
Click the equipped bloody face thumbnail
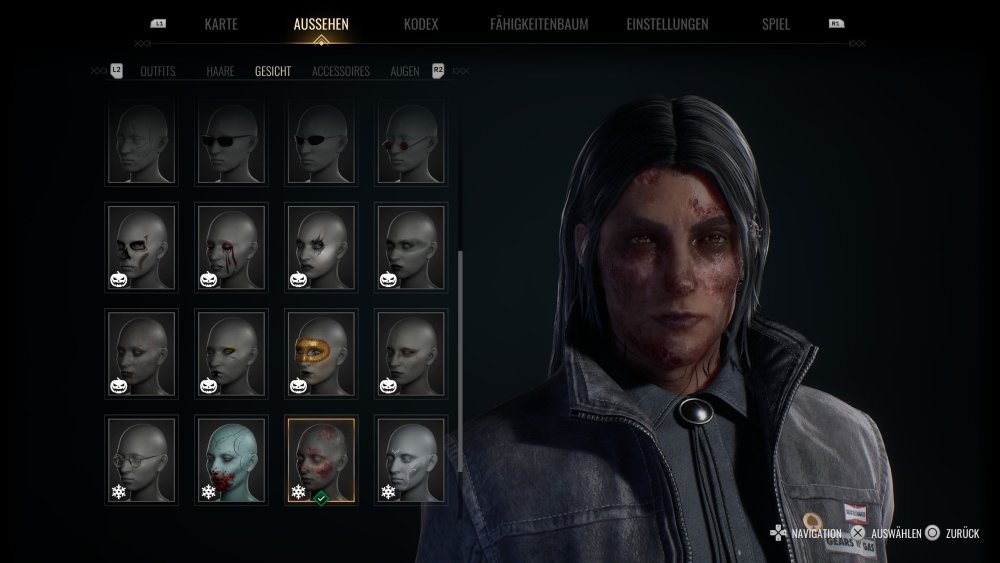click(321, 460)
